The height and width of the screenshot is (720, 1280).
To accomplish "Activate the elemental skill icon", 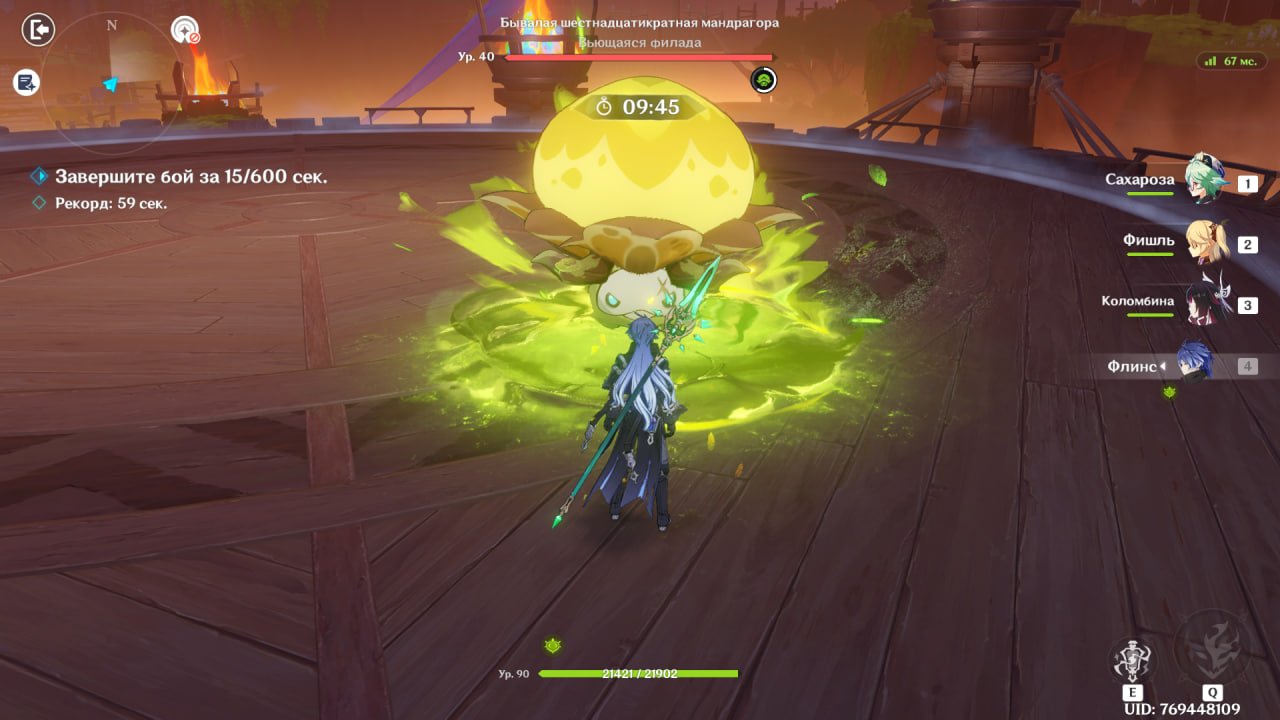I will pos(1133,661).
